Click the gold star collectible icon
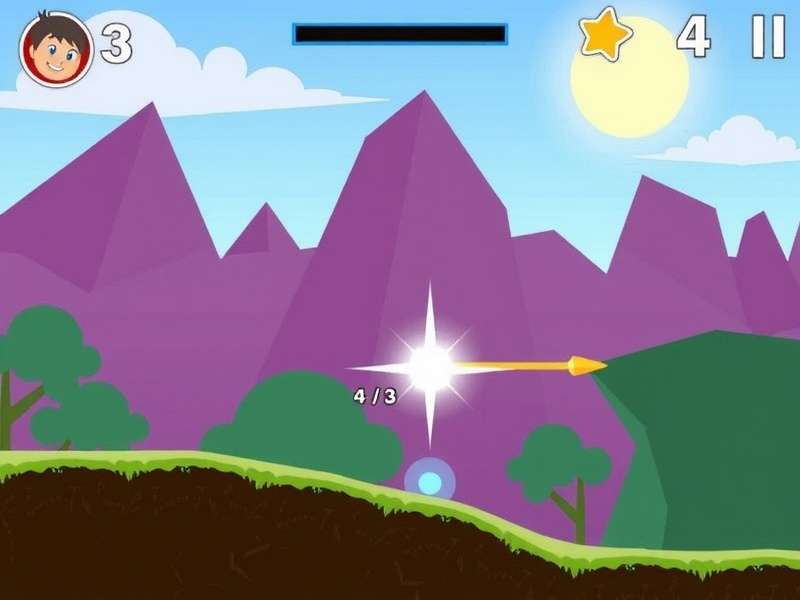 (606, 35)
